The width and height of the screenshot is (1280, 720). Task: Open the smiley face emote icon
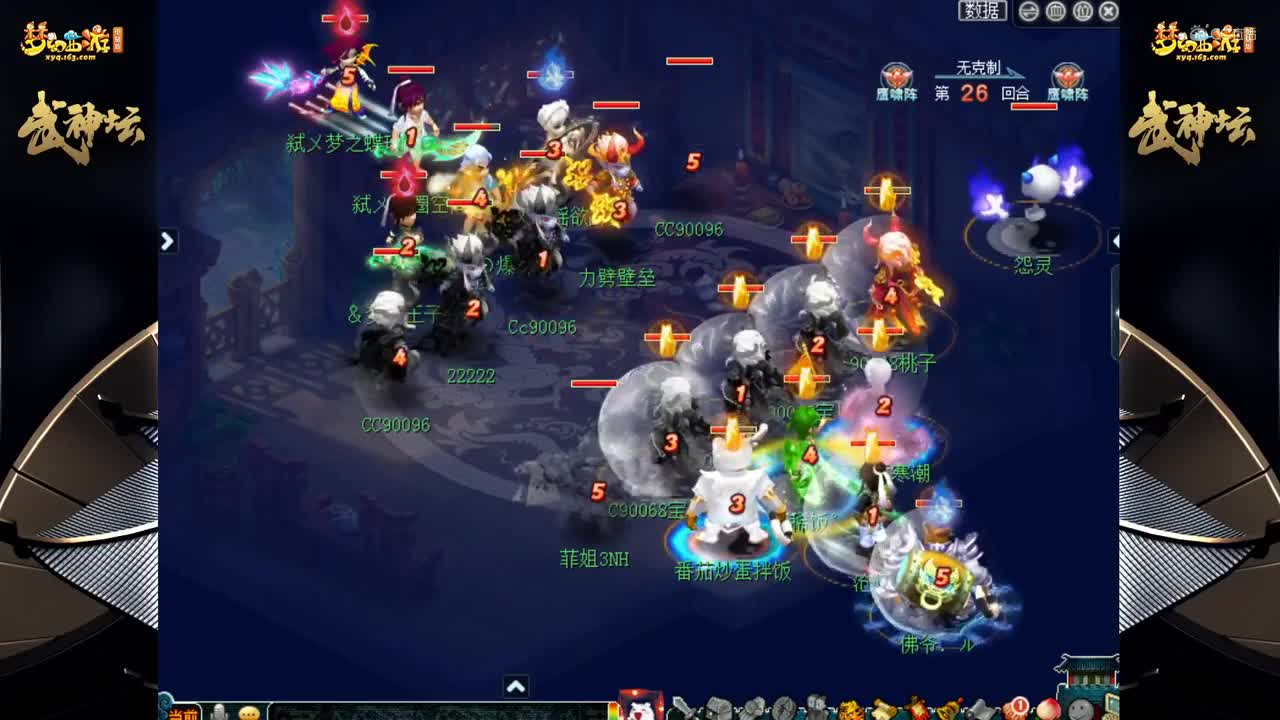[1079, 707]
